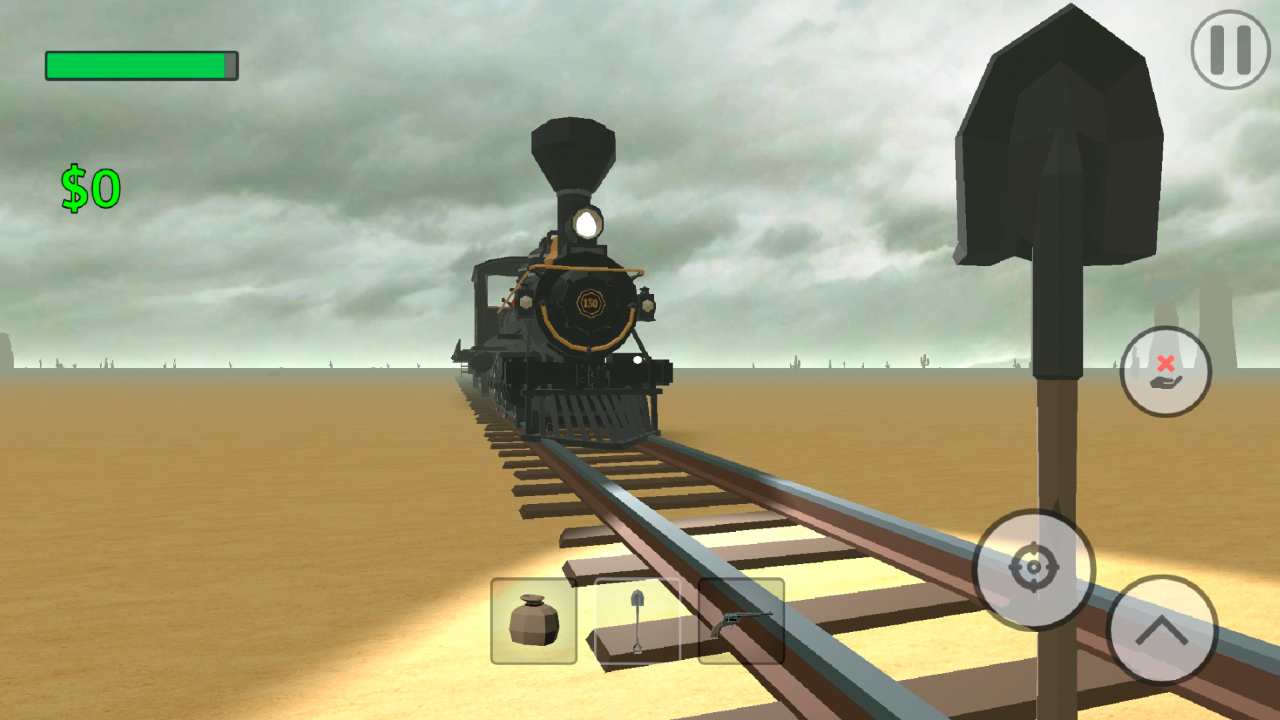Viewport: 1280px width, 720px height.
Task: Click the approaching steam locomotive
Action: click(x=575, y=300)
